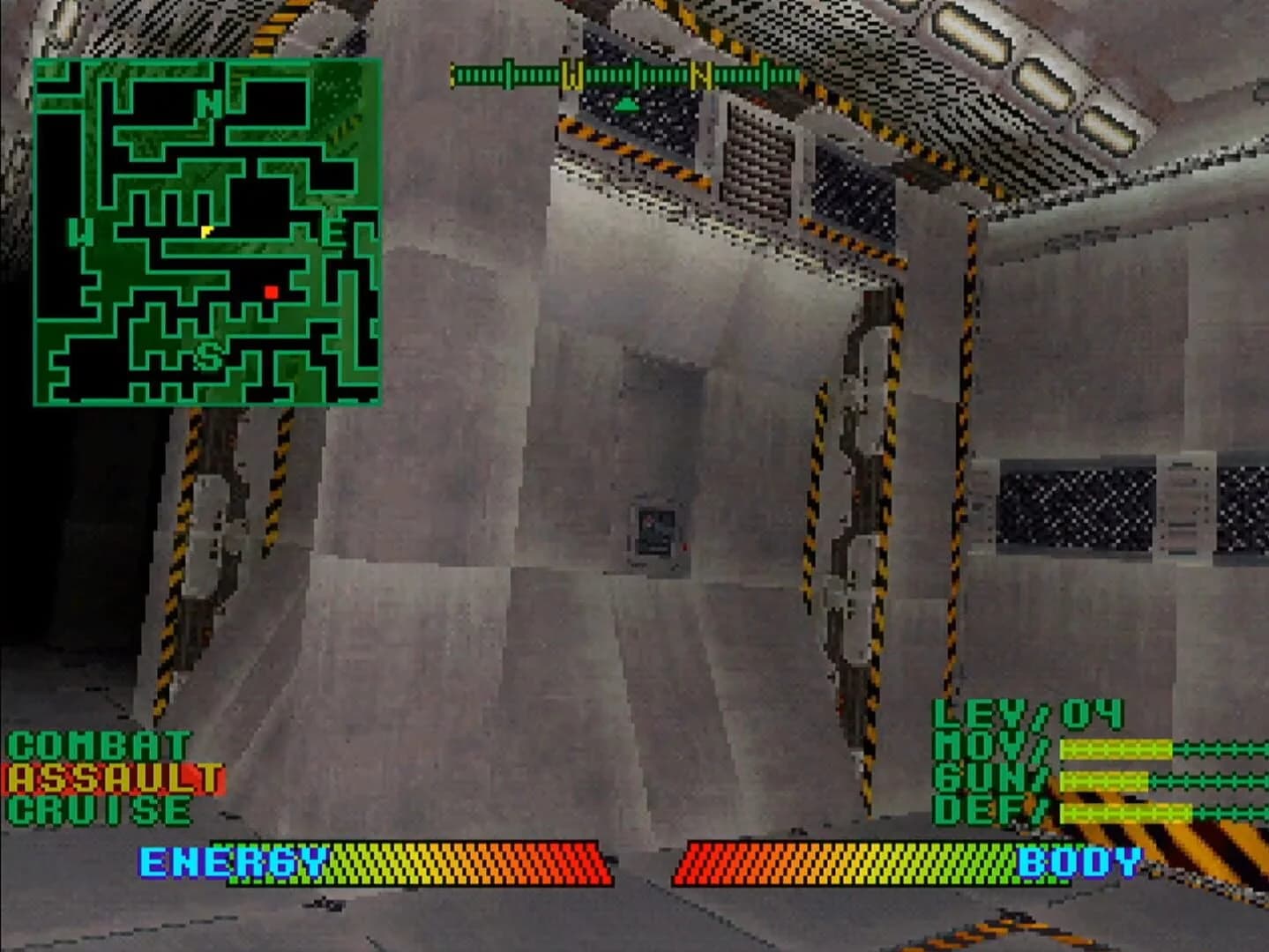Click the green heading triangle under the compass

[626, 101]
